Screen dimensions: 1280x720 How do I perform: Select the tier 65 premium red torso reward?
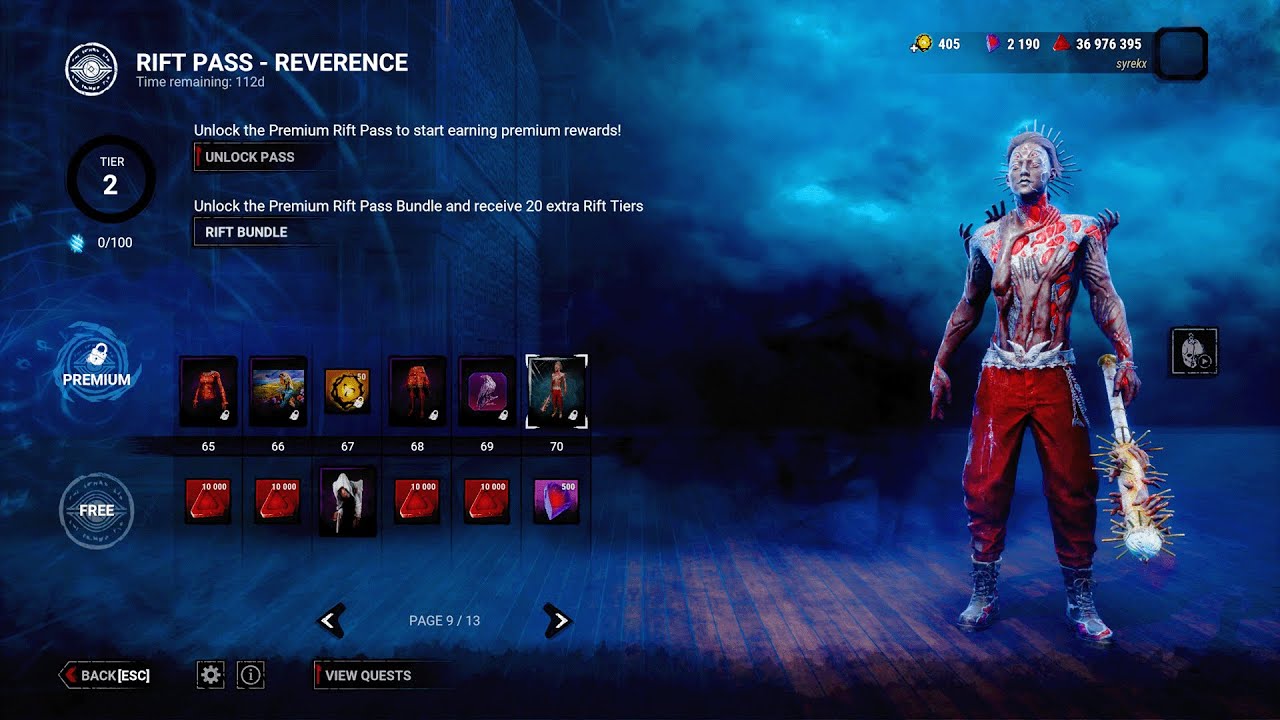click(x=208, y=391)
